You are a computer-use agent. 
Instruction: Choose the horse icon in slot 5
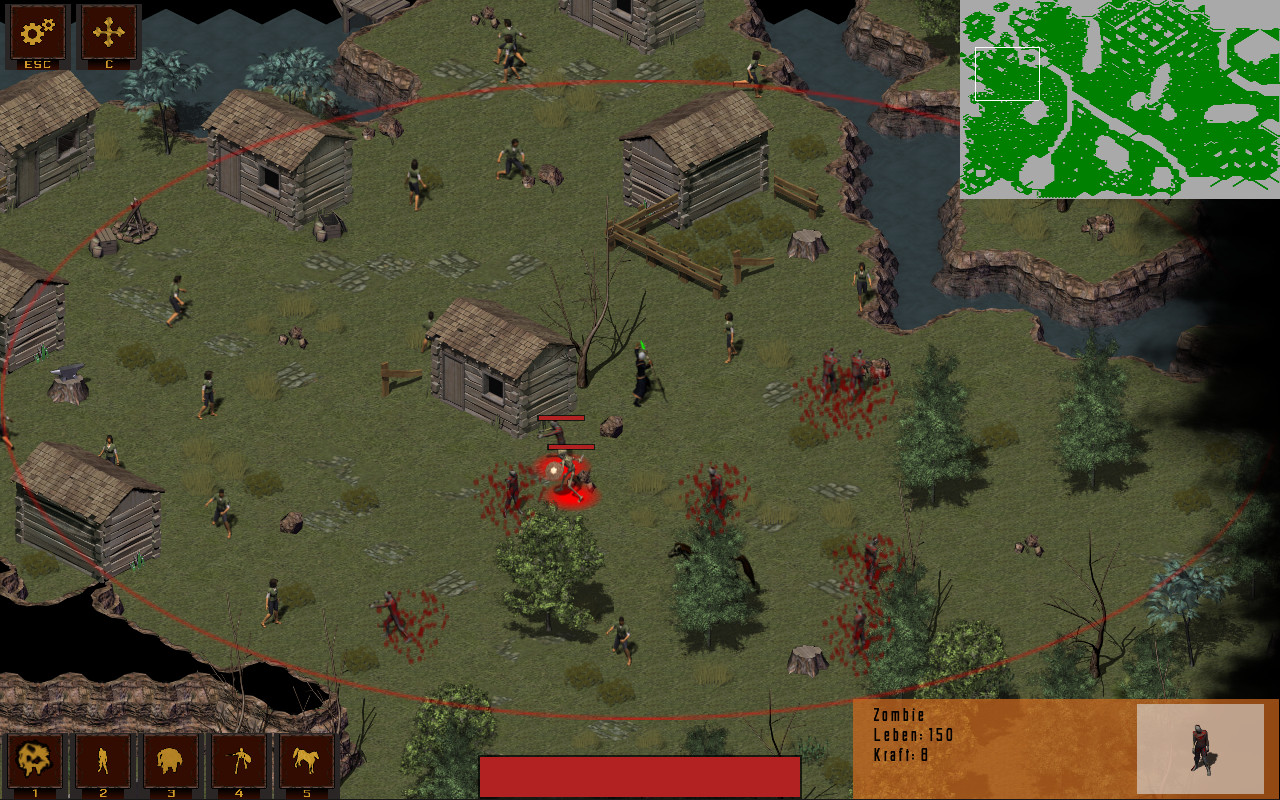tap(306, 762)
